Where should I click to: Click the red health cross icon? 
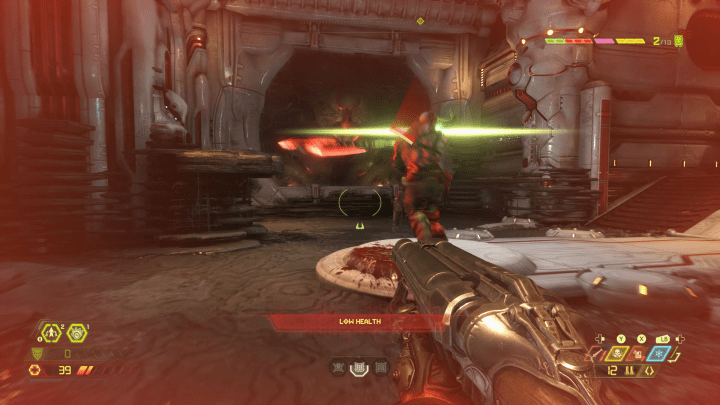tap(37, 370)
